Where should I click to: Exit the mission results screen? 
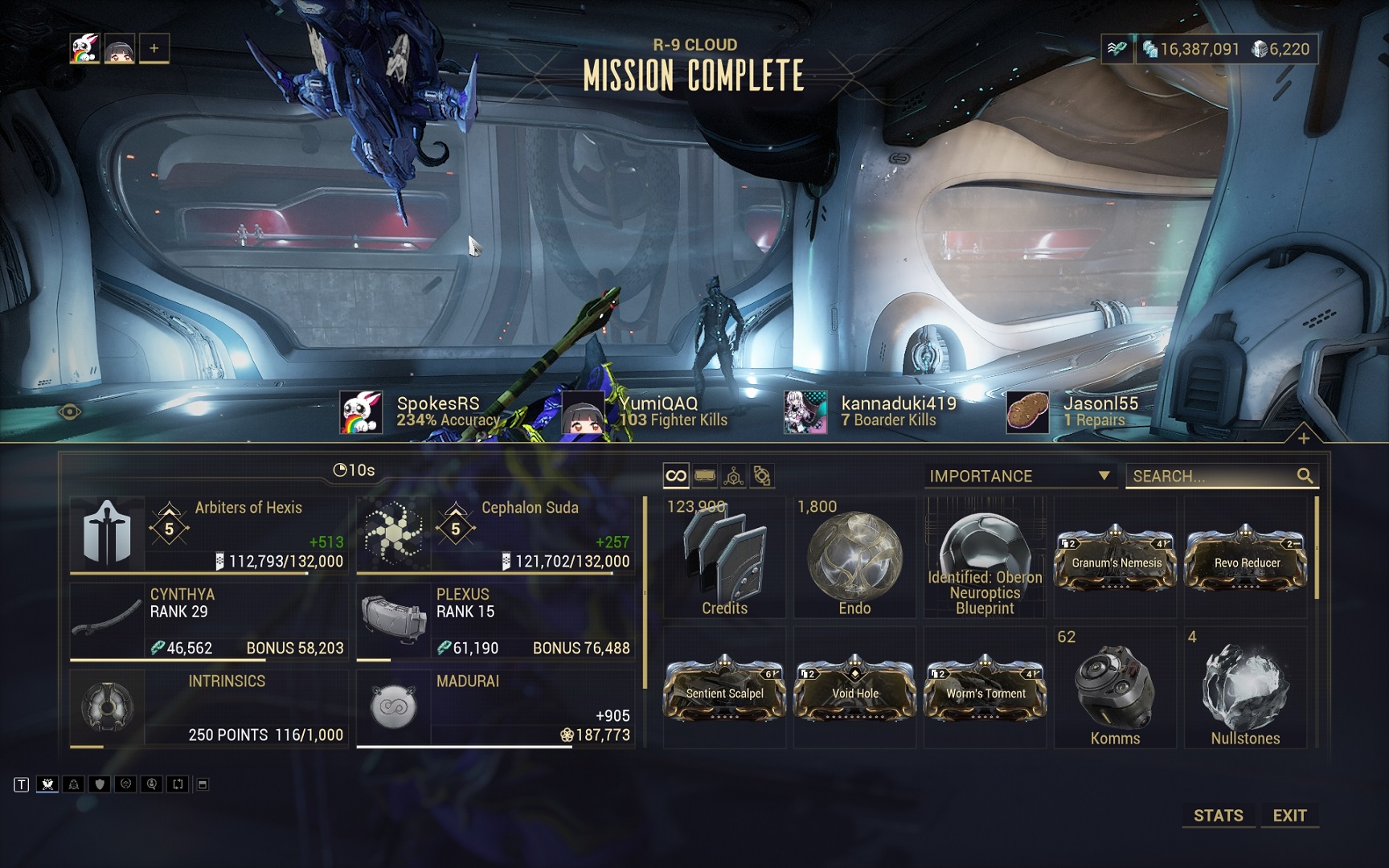[x=1289, y=815]
